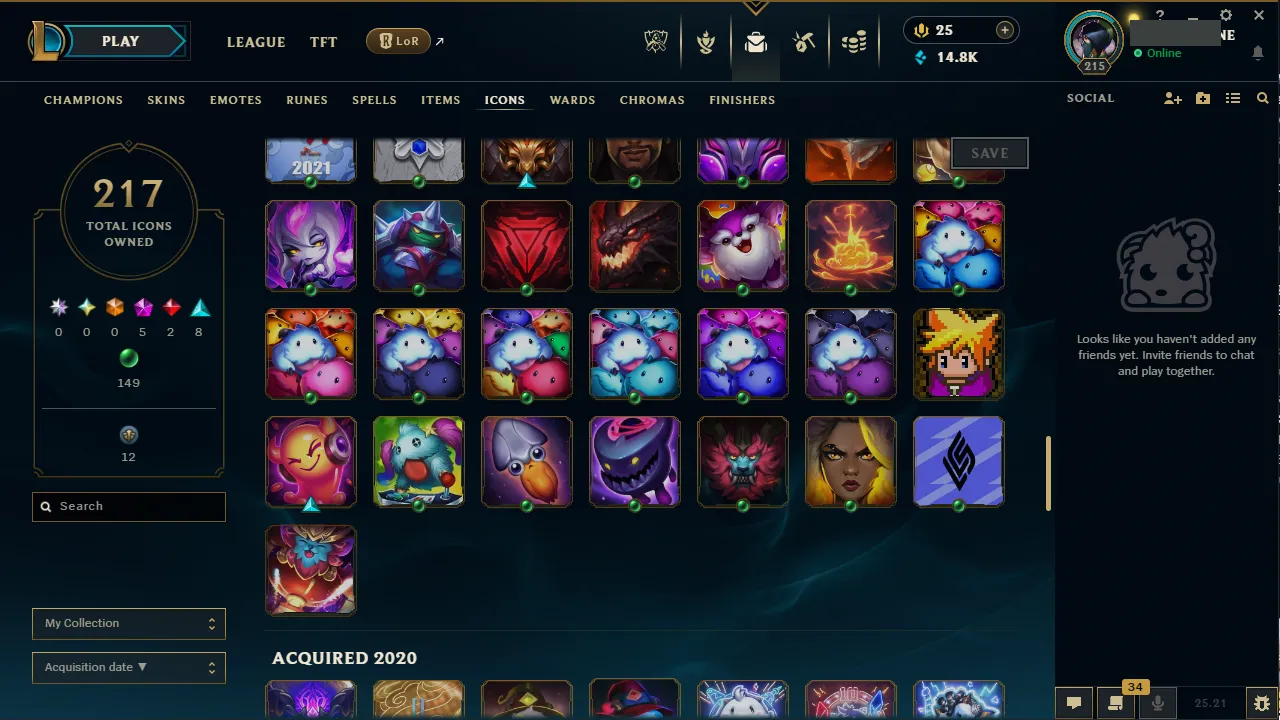This screenshot has width=1280, height=720.
Task: Open the store coins icon
Action: (x=853, y=41)
